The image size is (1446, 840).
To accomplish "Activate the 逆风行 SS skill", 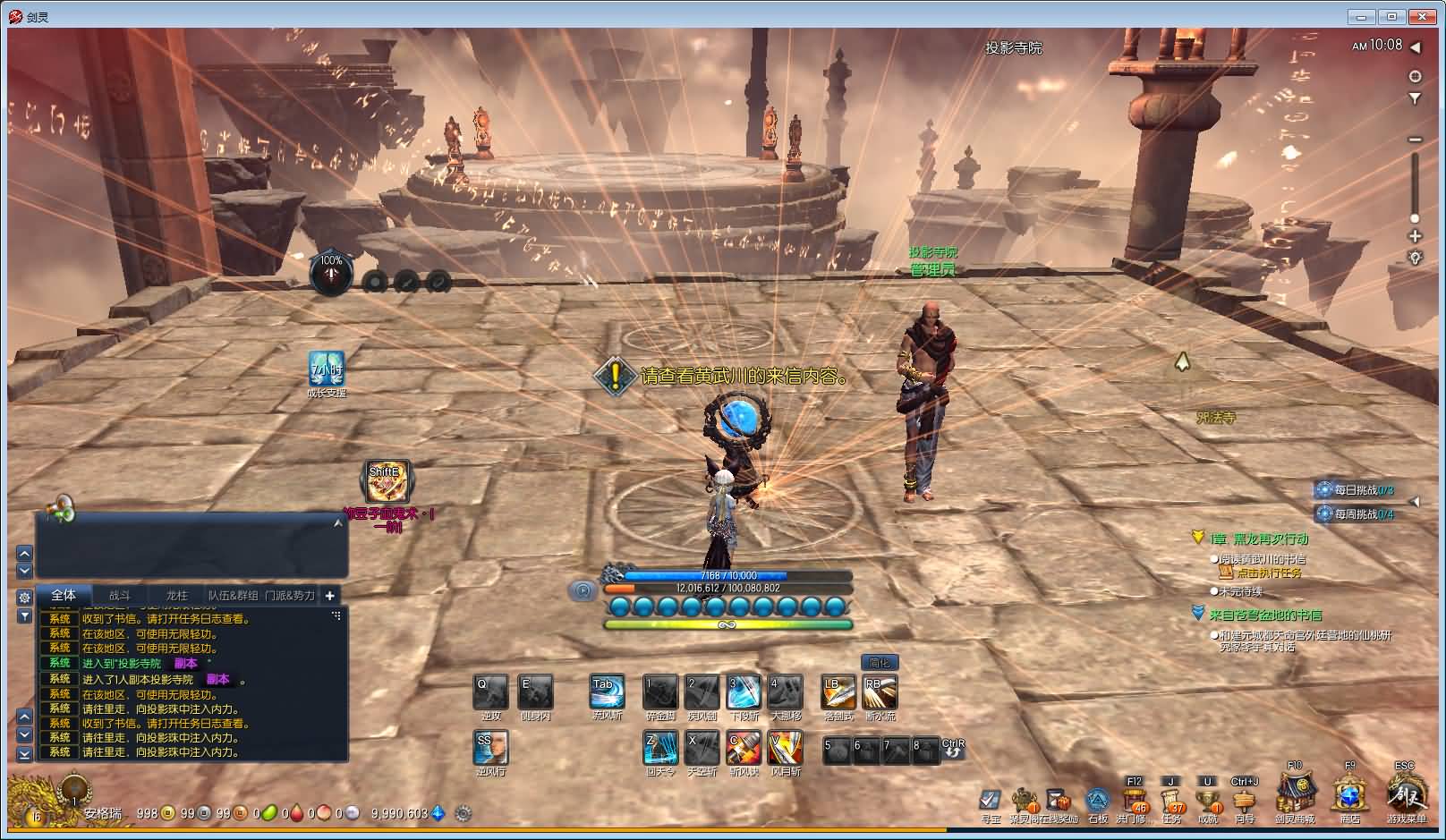I will click(490, 748).
